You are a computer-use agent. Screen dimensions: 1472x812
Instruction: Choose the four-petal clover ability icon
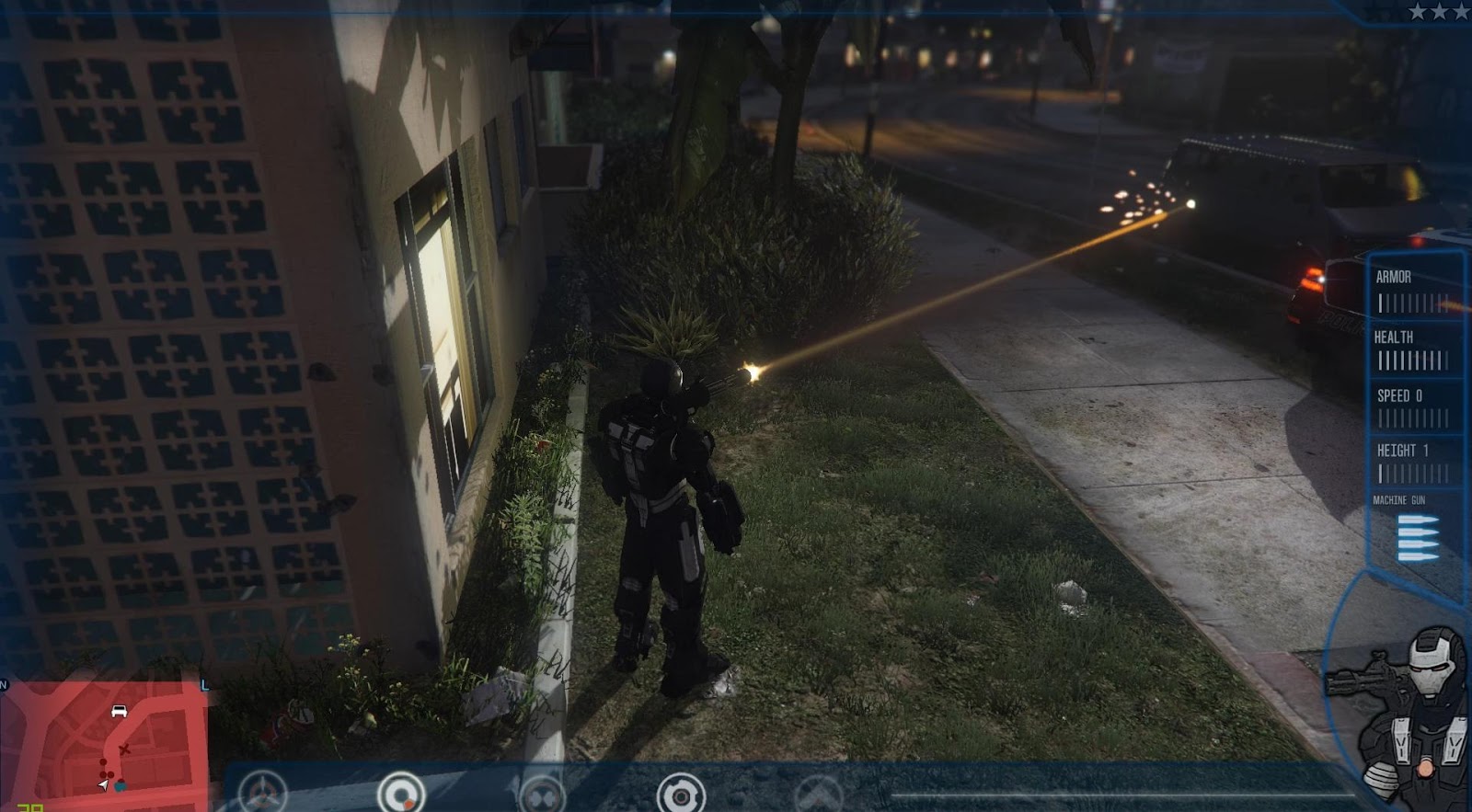[x=541, y=795]
